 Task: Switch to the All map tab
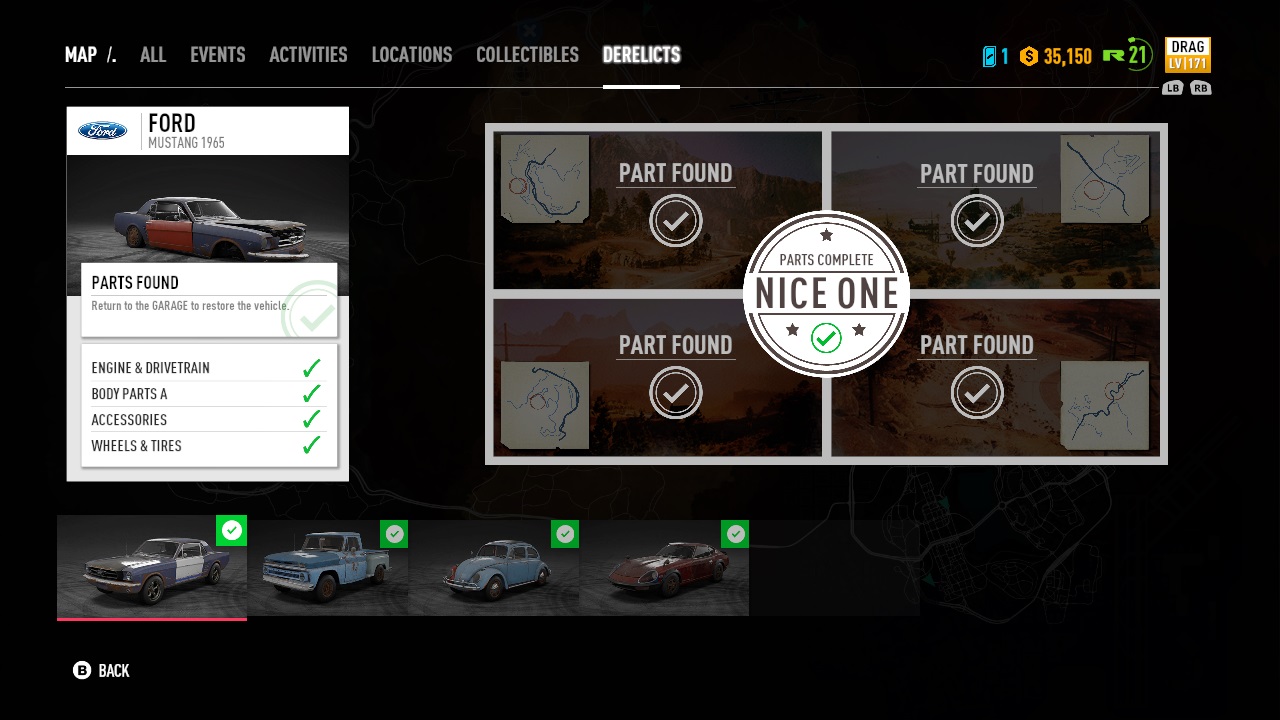(x=153, y=55)
